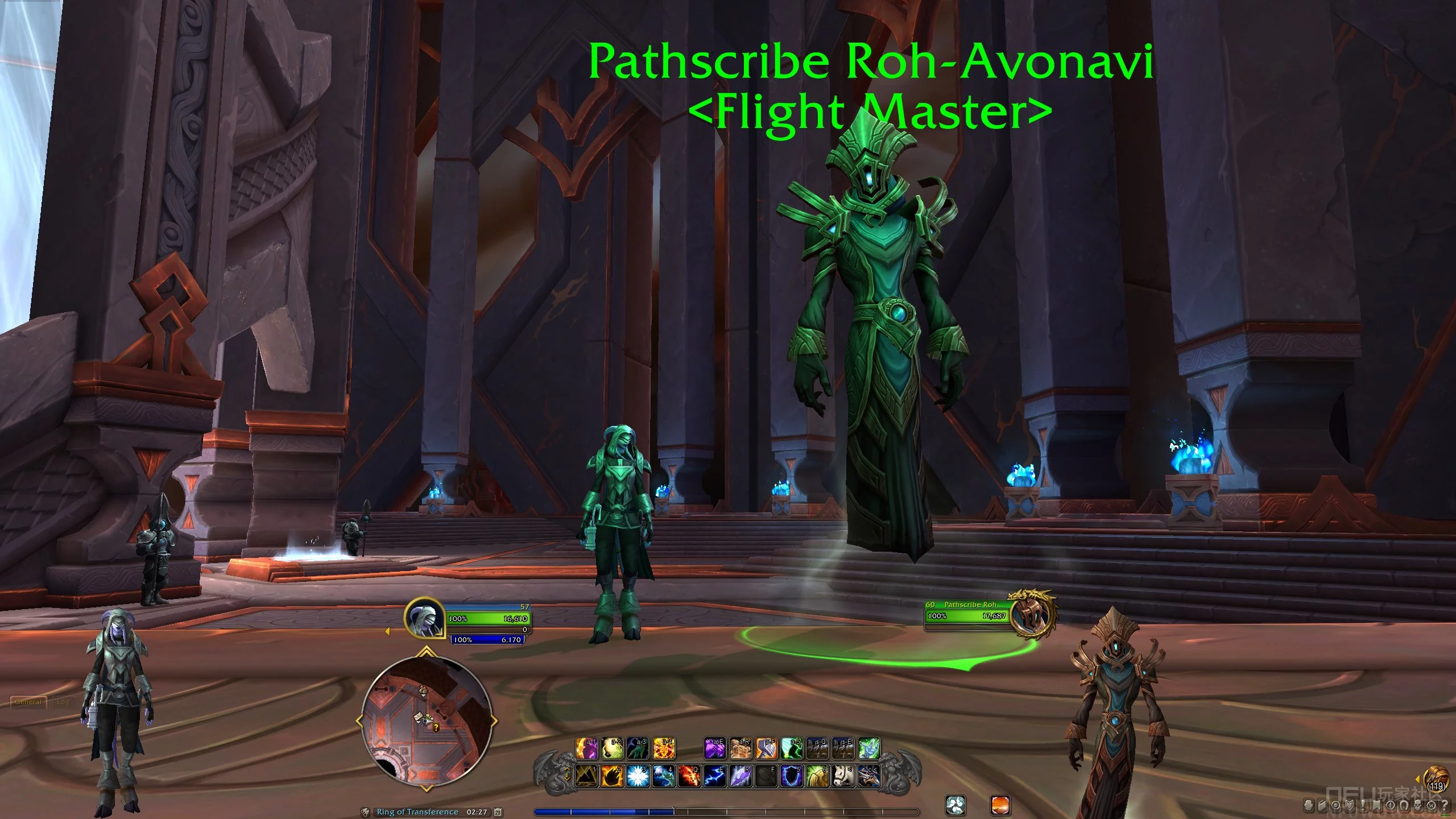
Task: Switch to the Log chat tab
Action: tap(63, 702)
